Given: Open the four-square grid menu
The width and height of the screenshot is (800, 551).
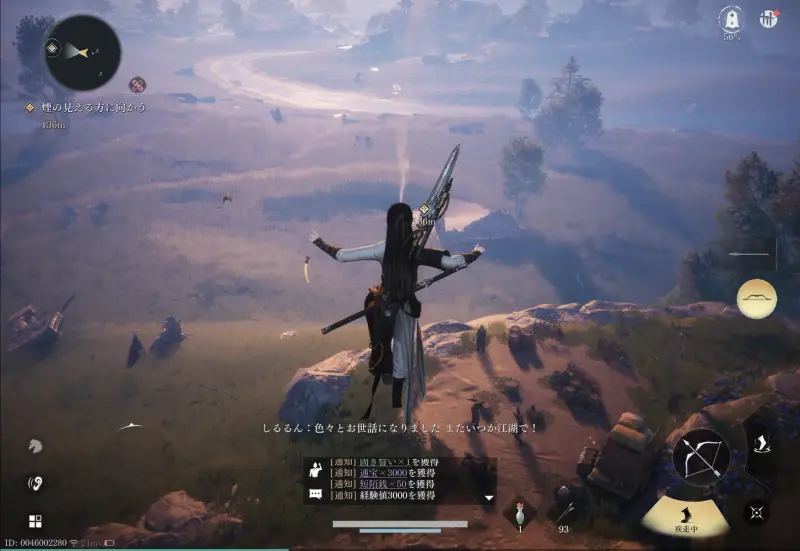Looking at the screenshot, I should (x=35, y=521).
